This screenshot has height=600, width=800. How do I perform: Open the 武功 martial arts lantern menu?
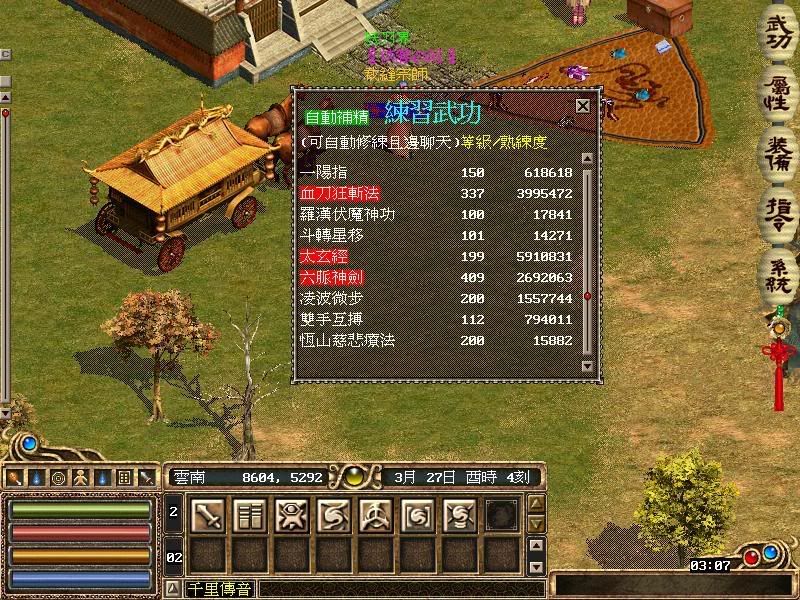[777, 33]
